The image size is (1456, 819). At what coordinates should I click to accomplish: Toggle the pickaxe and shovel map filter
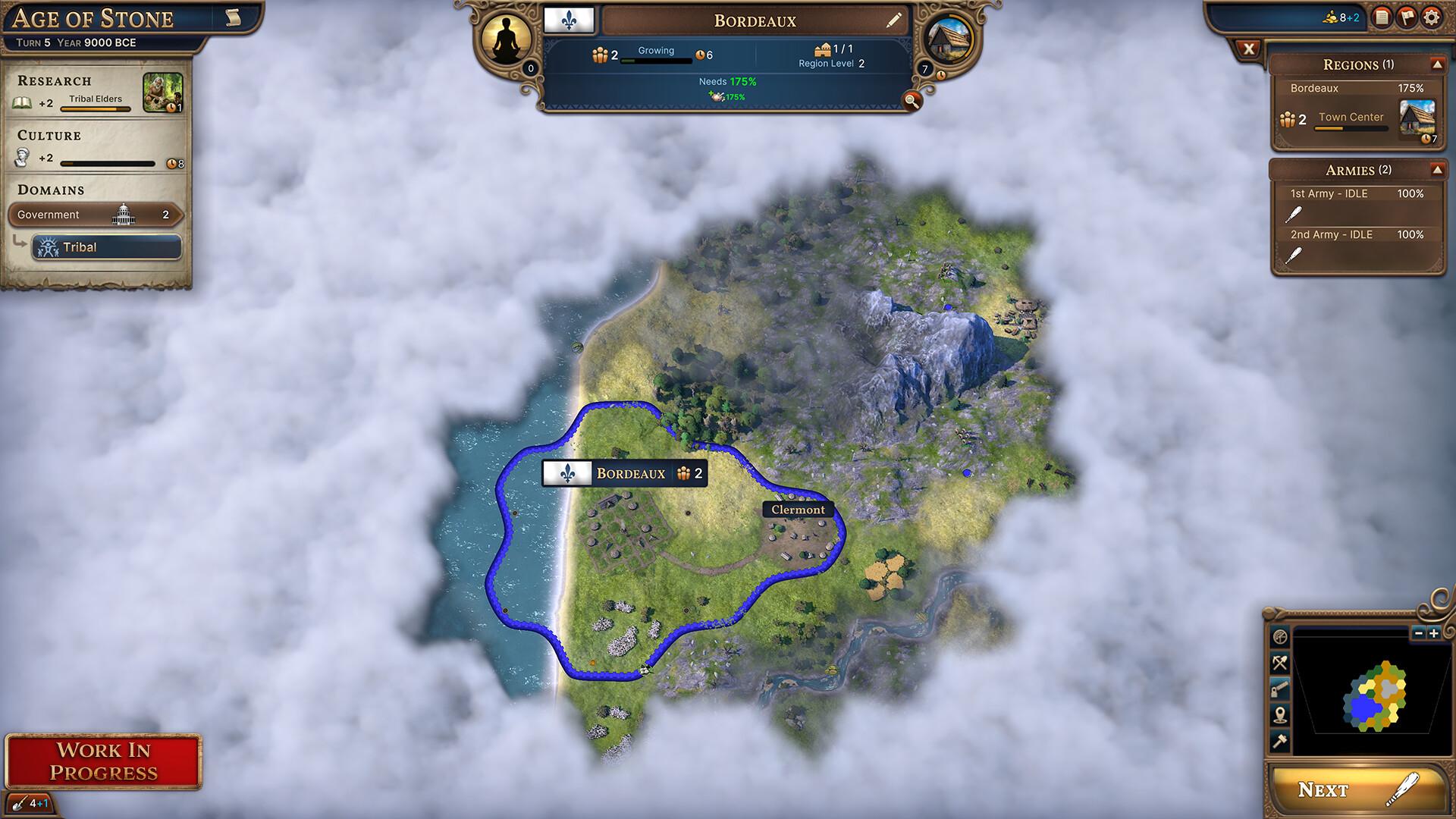pos(1280,664)
